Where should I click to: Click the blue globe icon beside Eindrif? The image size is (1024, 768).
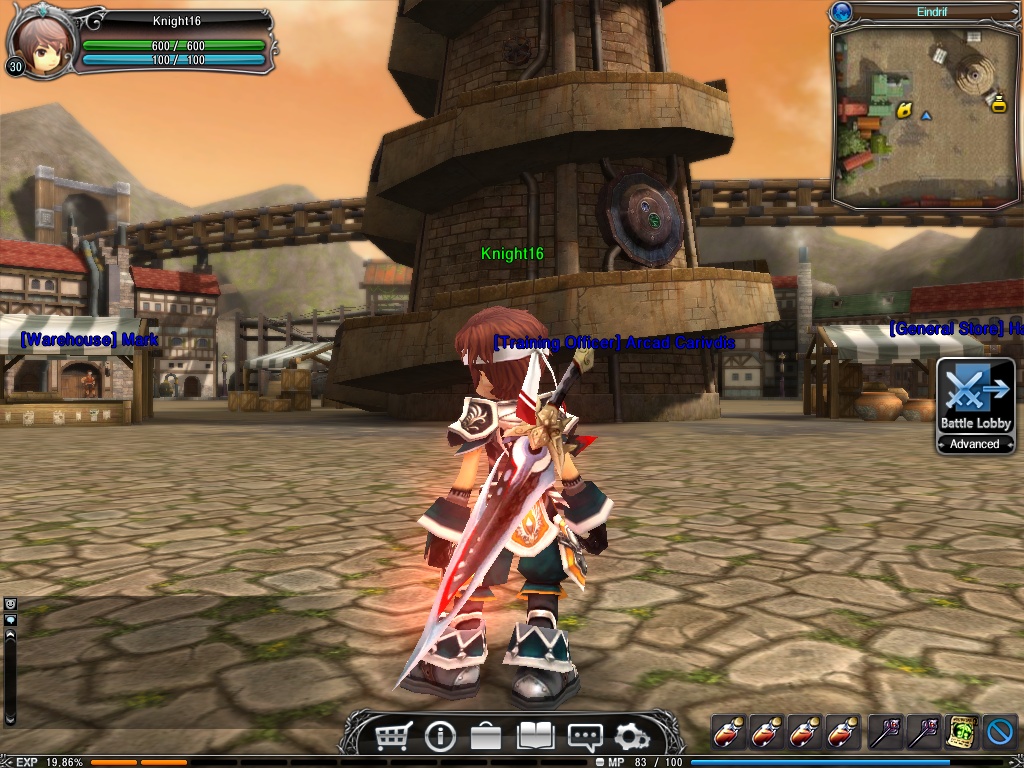click(842, 12)
